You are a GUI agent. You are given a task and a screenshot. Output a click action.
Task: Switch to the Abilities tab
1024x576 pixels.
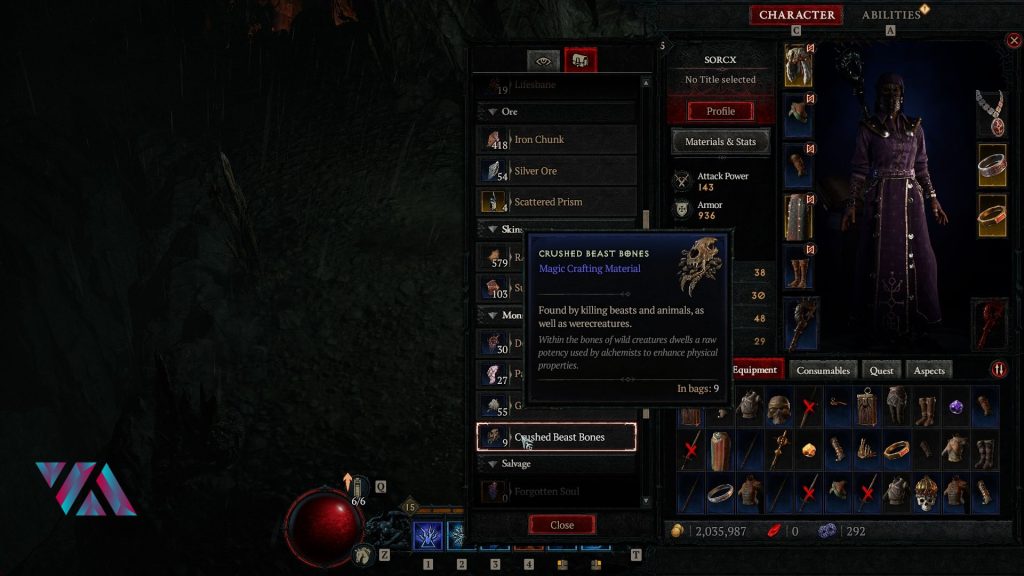click(x=891, y=15)
